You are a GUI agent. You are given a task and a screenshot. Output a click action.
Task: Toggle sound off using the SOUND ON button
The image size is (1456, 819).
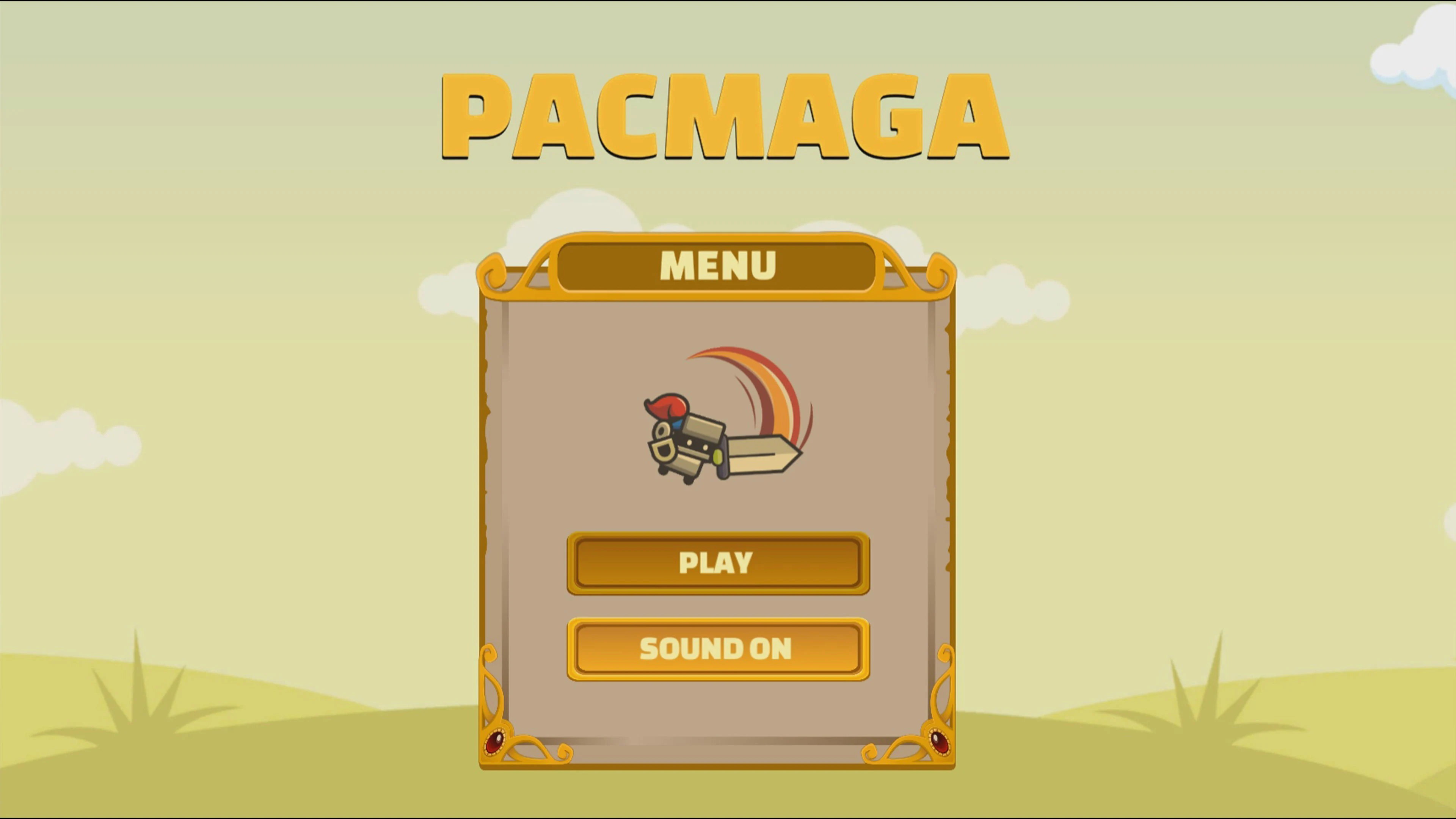click(718, 649)
